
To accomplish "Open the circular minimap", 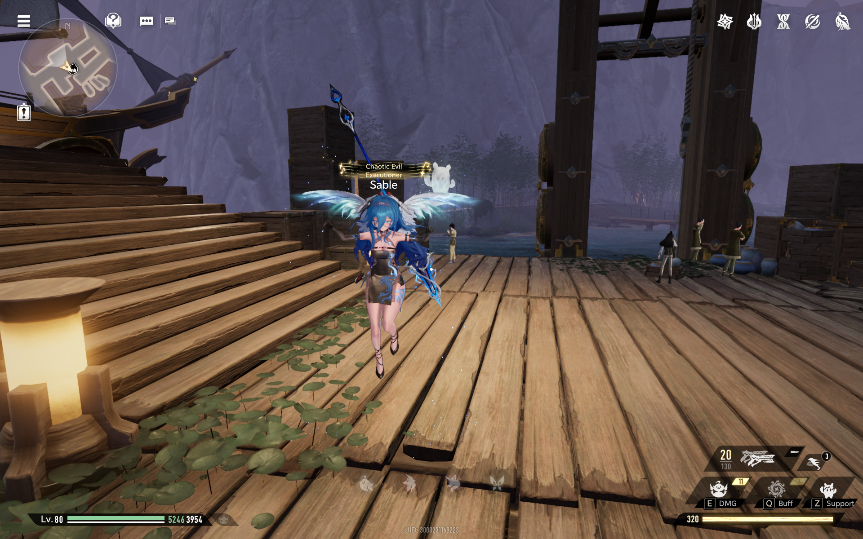I will pyautogui.click(x=68, y=67).
